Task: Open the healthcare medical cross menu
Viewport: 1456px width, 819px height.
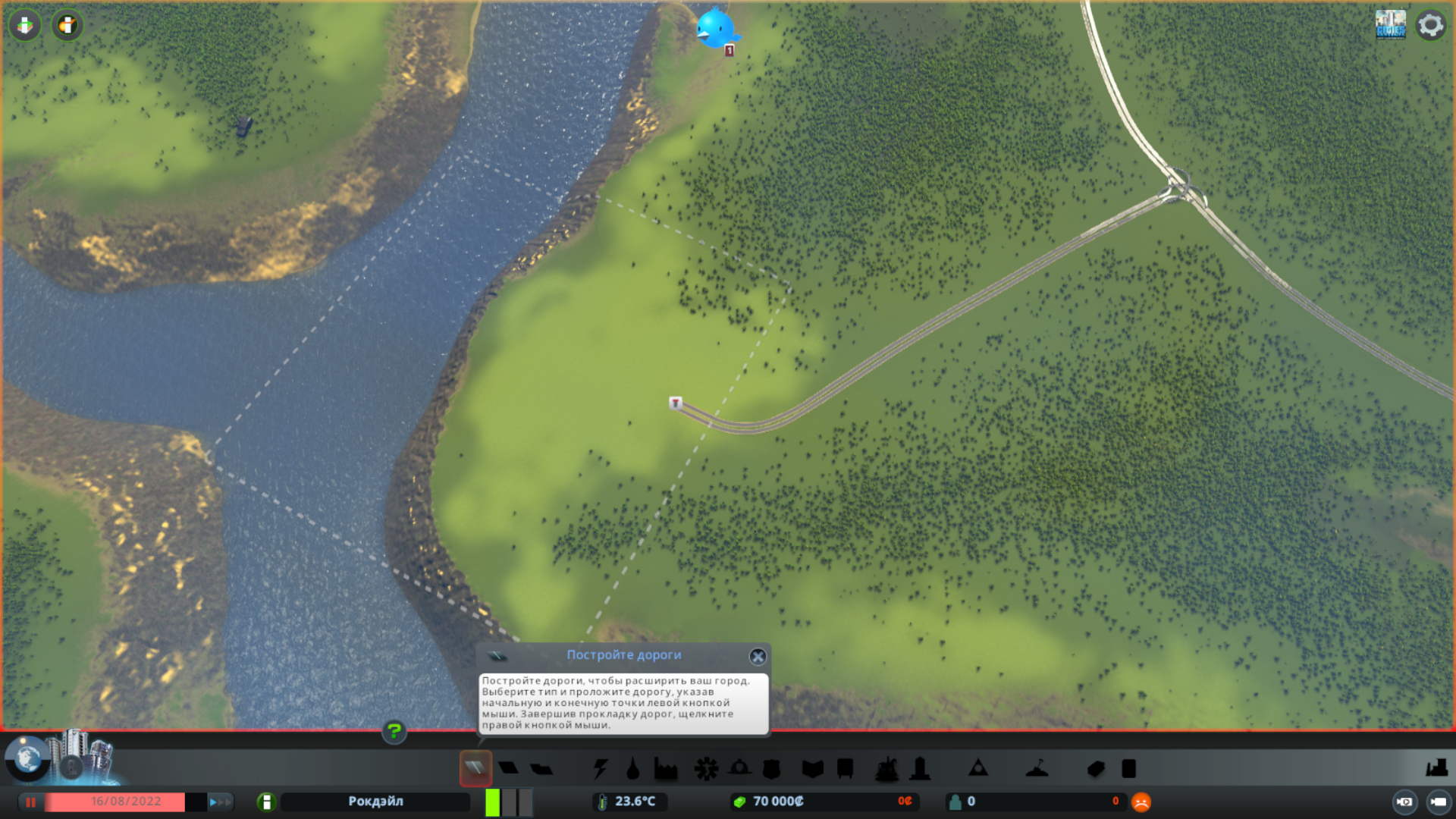Action: [x=706, y=769]
